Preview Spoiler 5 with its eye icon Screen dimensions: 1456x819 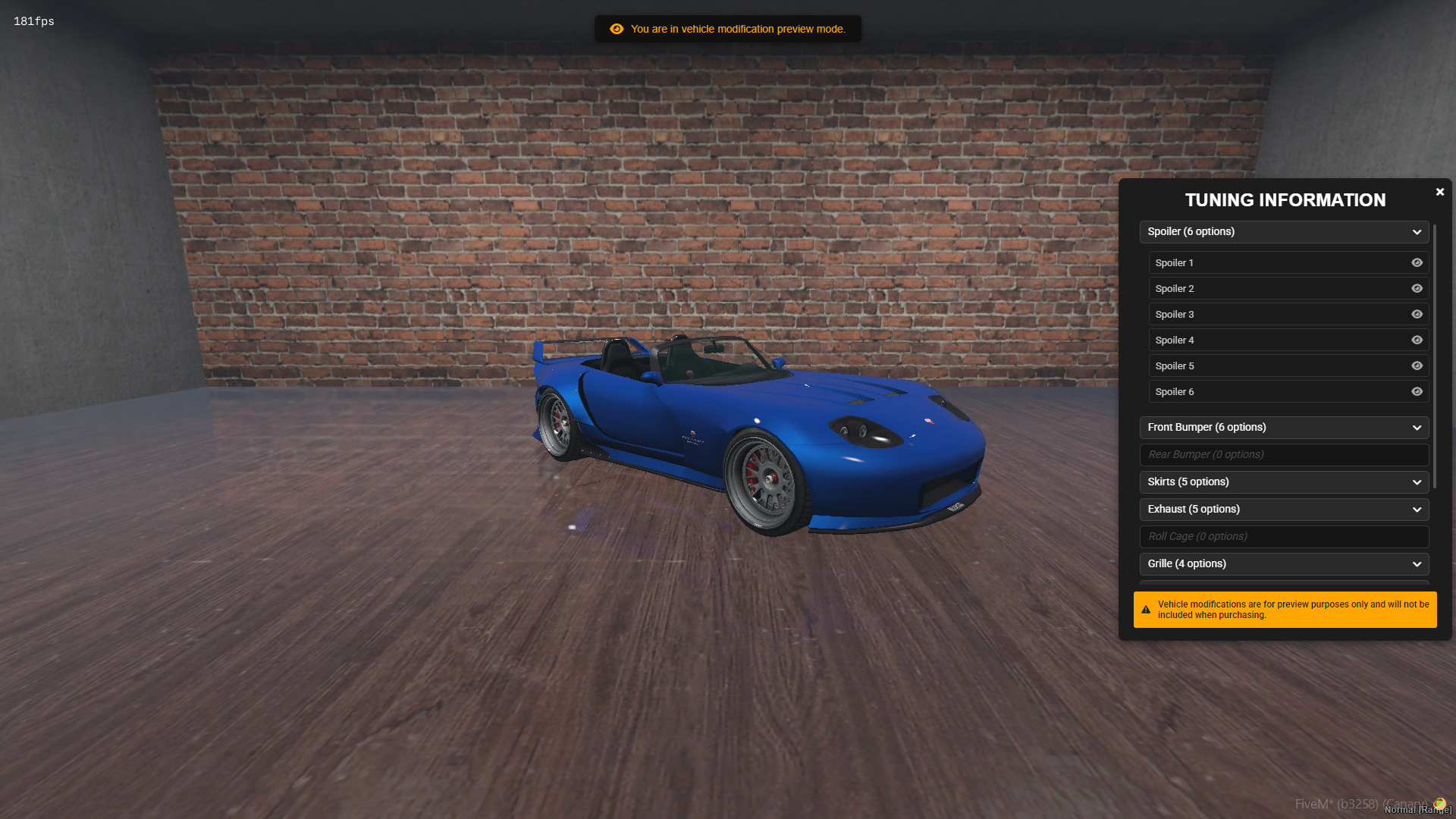pyautogui.click(x=1417, y=366)
